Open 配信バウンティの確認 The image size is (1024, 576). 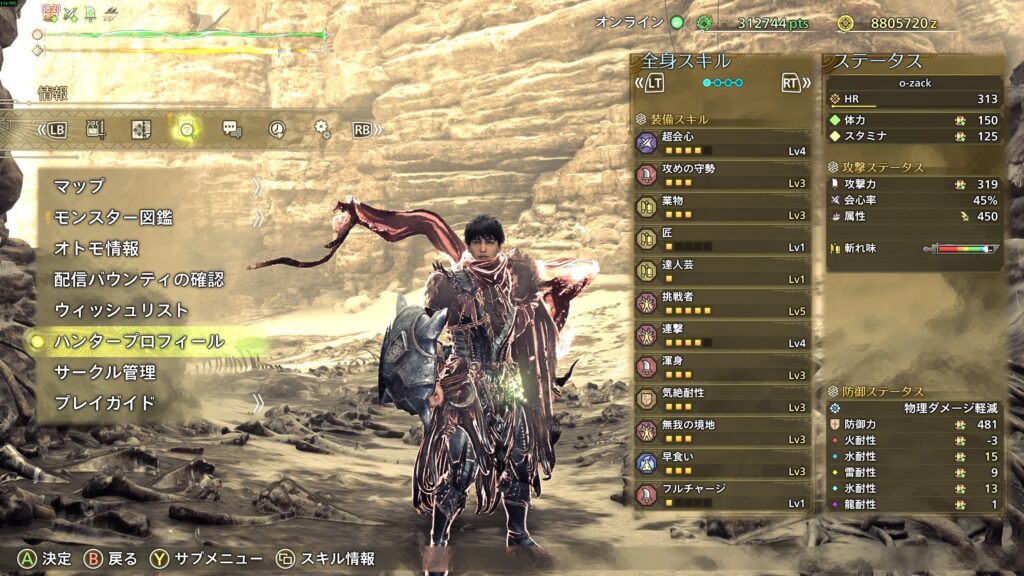138,279
